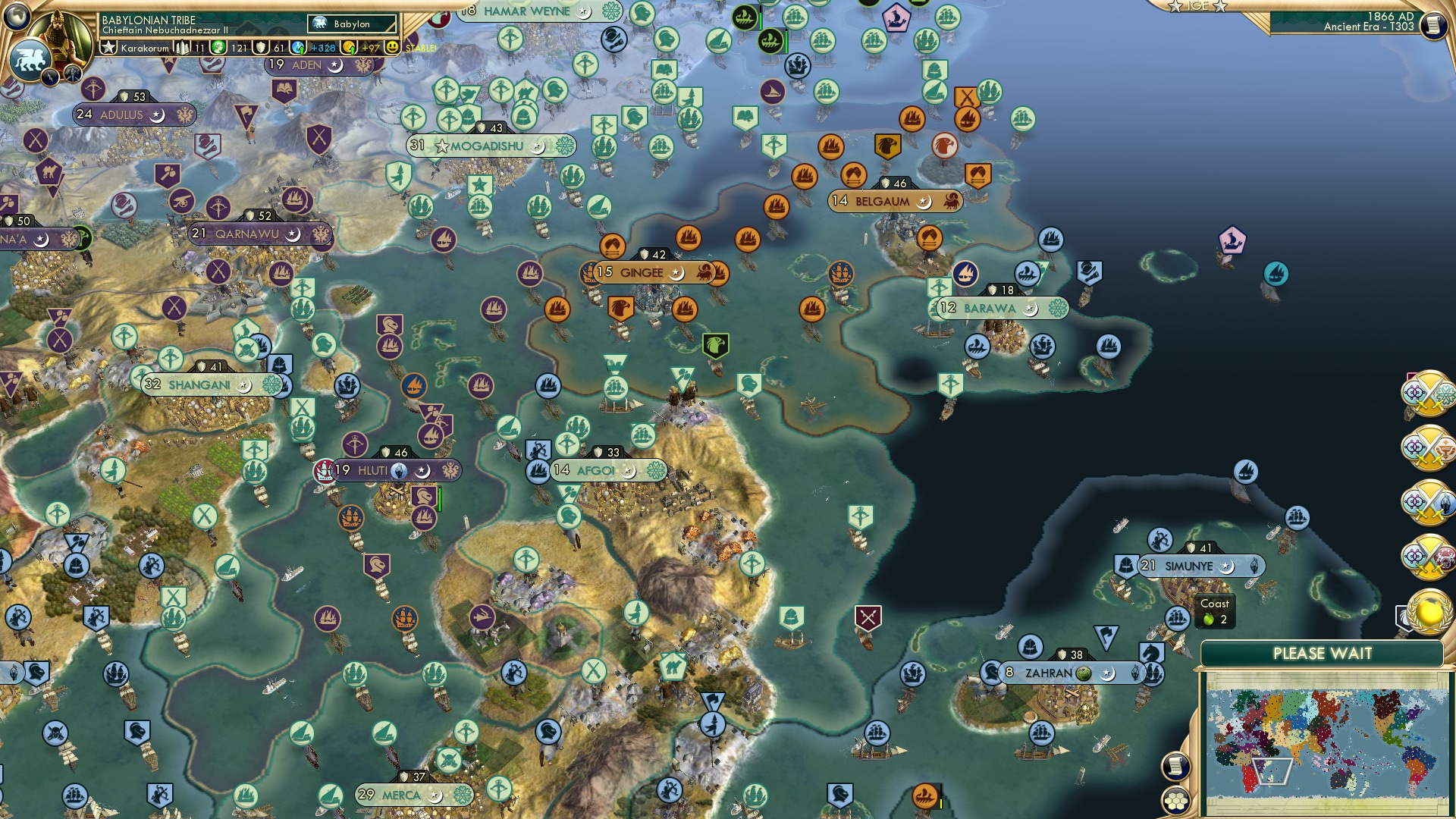Click the happiness smiley face indicator
This screenshot has width=1456, height=819.
pos(391,48)
